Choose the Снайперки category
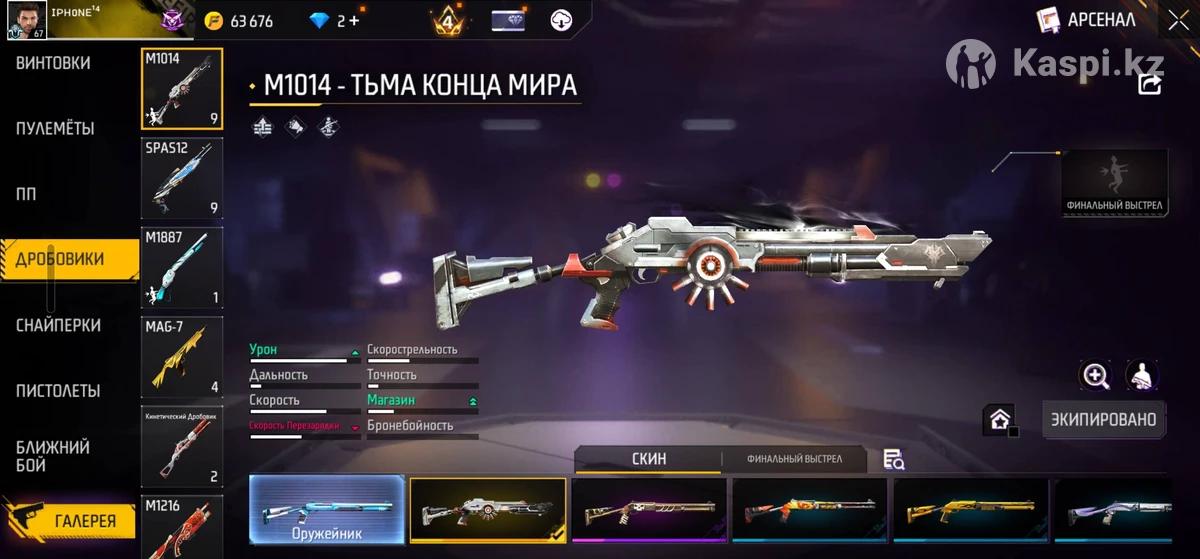The width and height of the screenshot is (1200, 559). [58, 325]
